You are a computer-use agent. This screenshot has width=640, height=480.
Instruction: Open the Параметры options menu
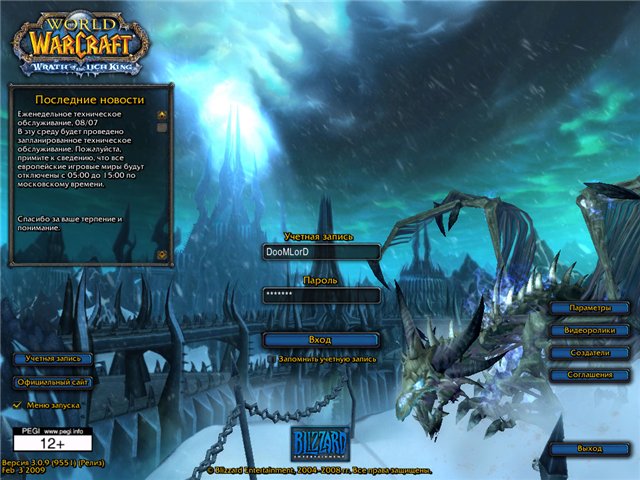(x=589, y=308)
